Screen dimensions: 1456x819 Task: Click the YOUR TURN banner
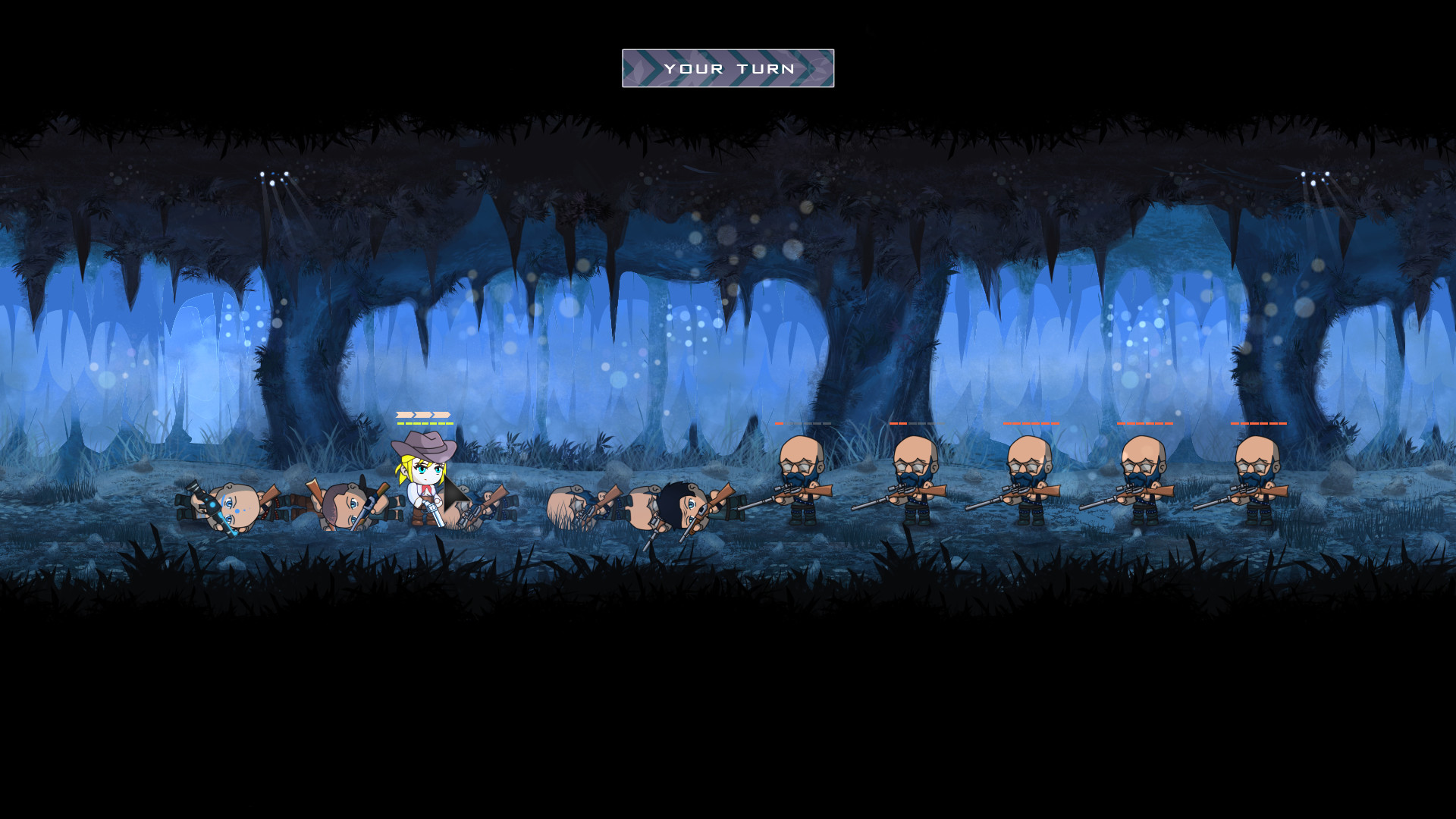727,67
